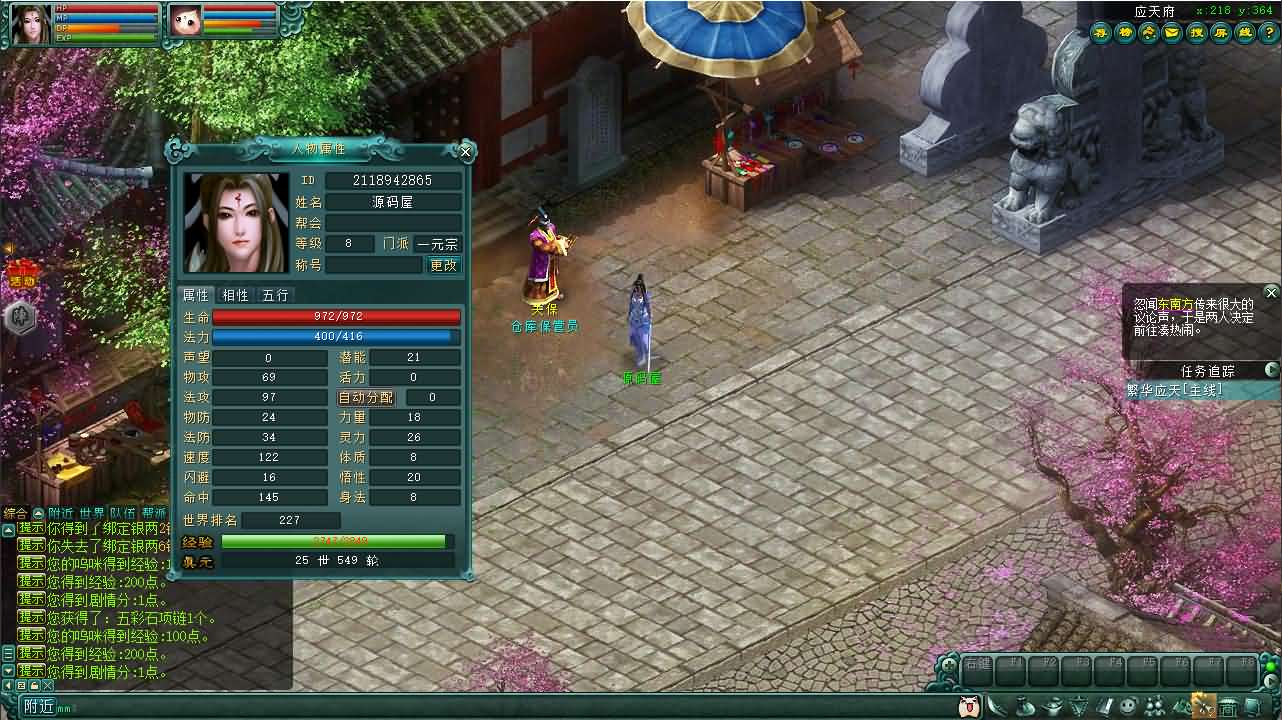1282x720 pixels.
Task: Select the highlighted golden tool icon in bottom toolbar
Action: click(1205, 705)
